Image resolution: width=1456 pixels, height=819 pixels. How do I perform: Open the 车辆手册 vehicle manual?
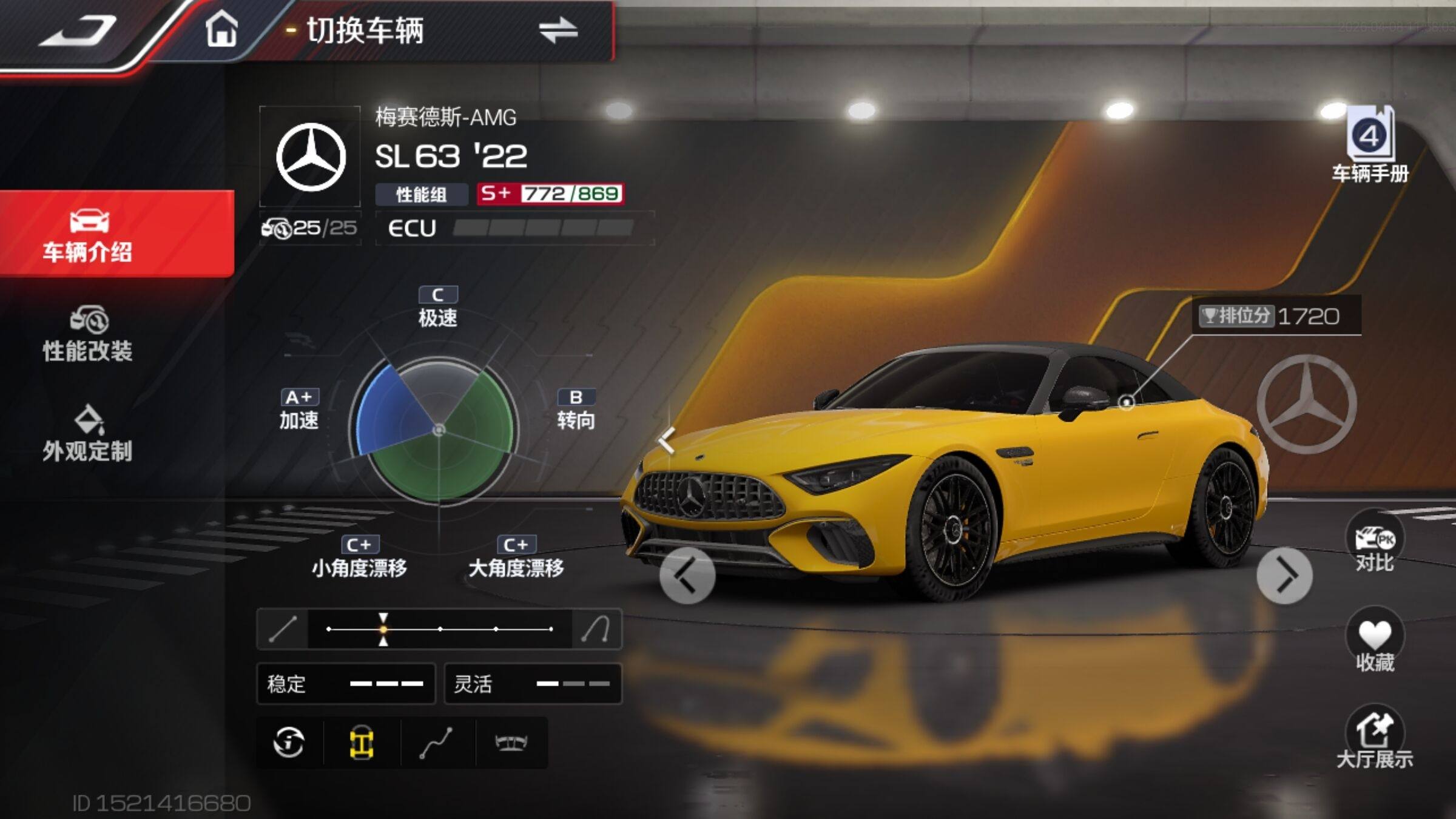pyautogui.click(x=1370, y=146)
